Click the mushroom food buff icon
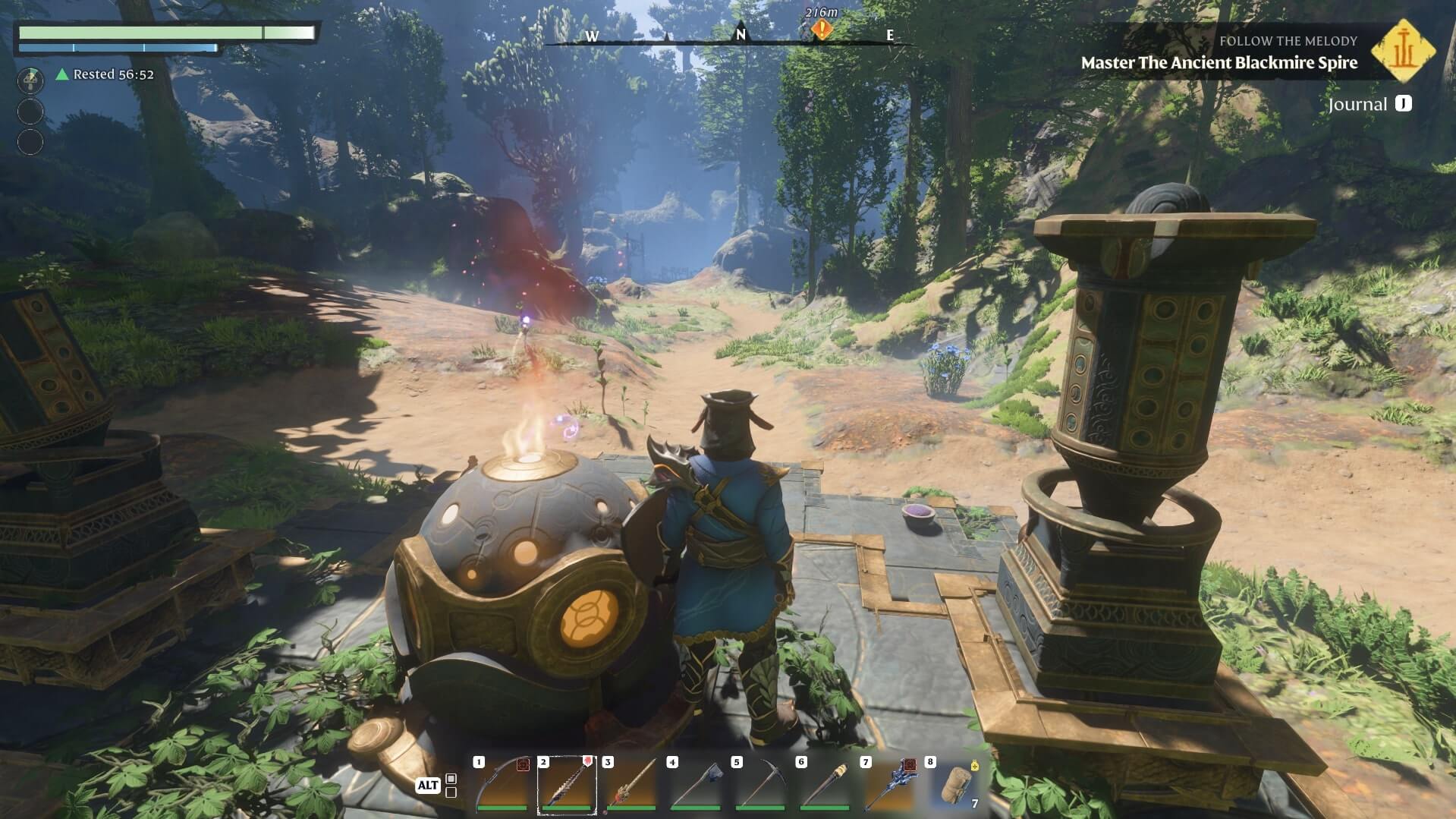The image size is (1456, 819). [30, 80]
